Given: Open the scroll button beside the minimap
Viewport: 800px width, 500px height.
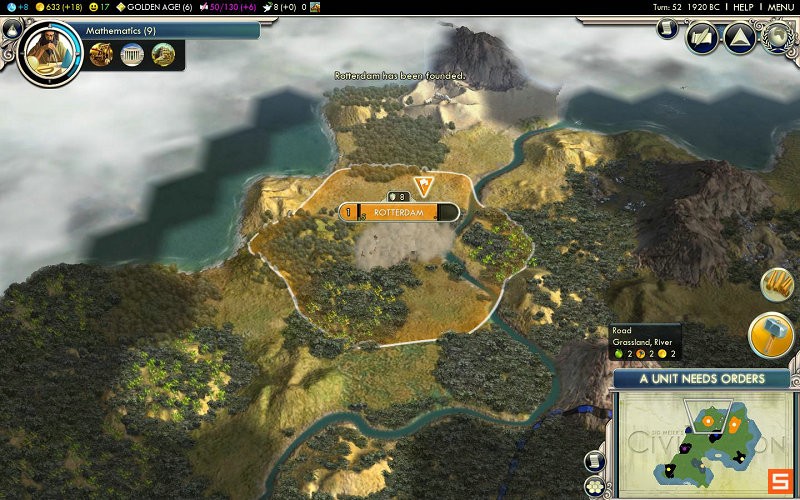Looking at the screenshot, I should coord(596,462).
